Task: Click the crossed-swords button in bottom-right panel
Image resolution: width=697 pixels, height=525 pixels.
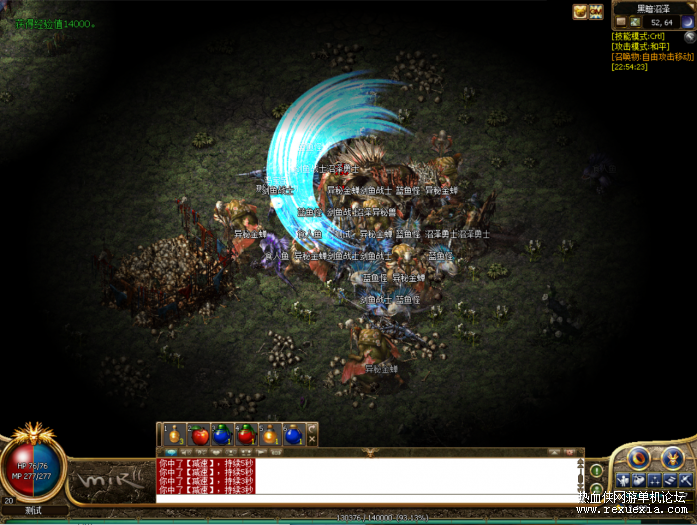Action: point(686,482)
